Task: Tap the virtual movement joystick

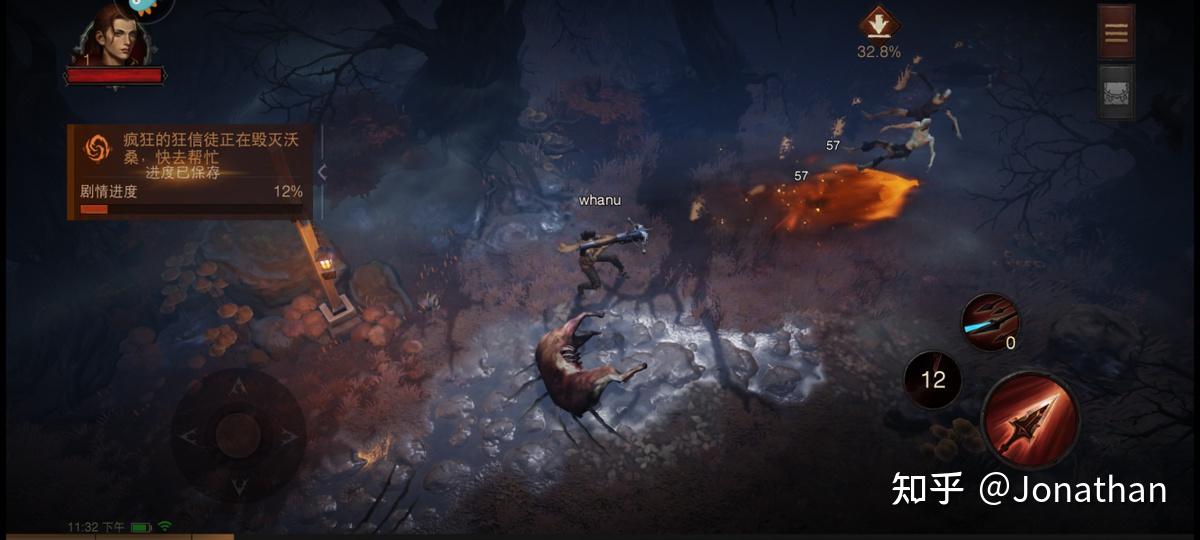Action: 238,435
